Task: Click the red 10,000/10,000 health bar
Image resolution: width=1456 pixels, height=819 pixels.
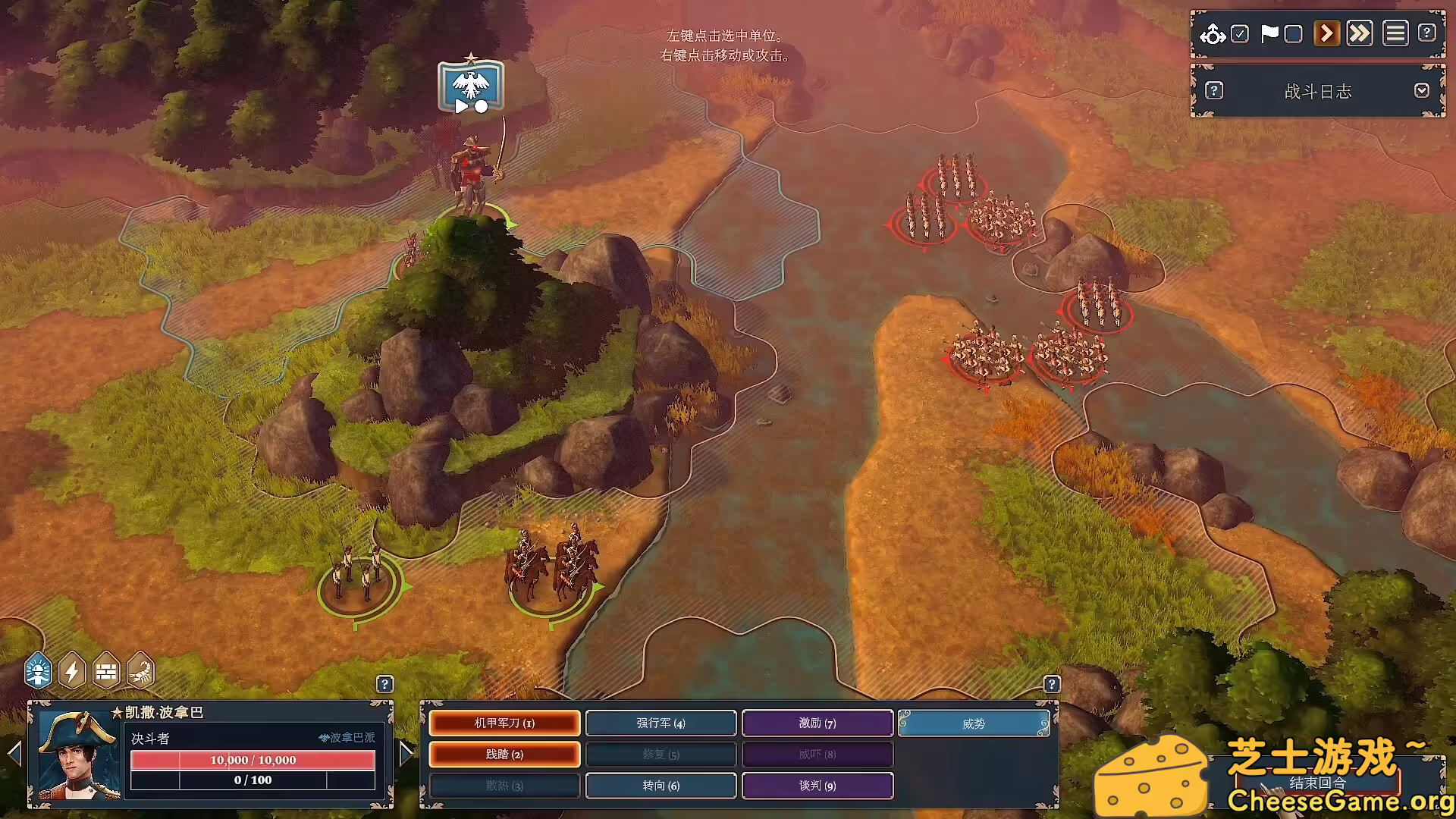Action: (x=253, y=759)
